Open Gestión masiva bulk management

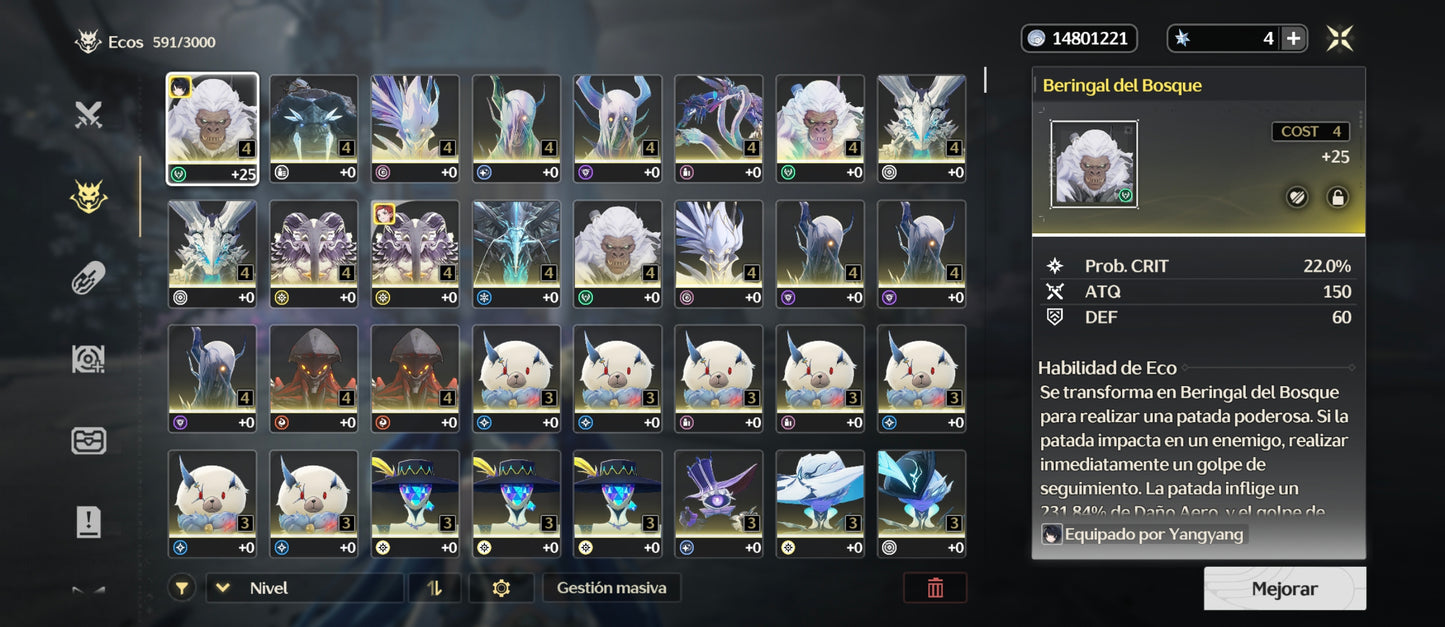[611, 588]
